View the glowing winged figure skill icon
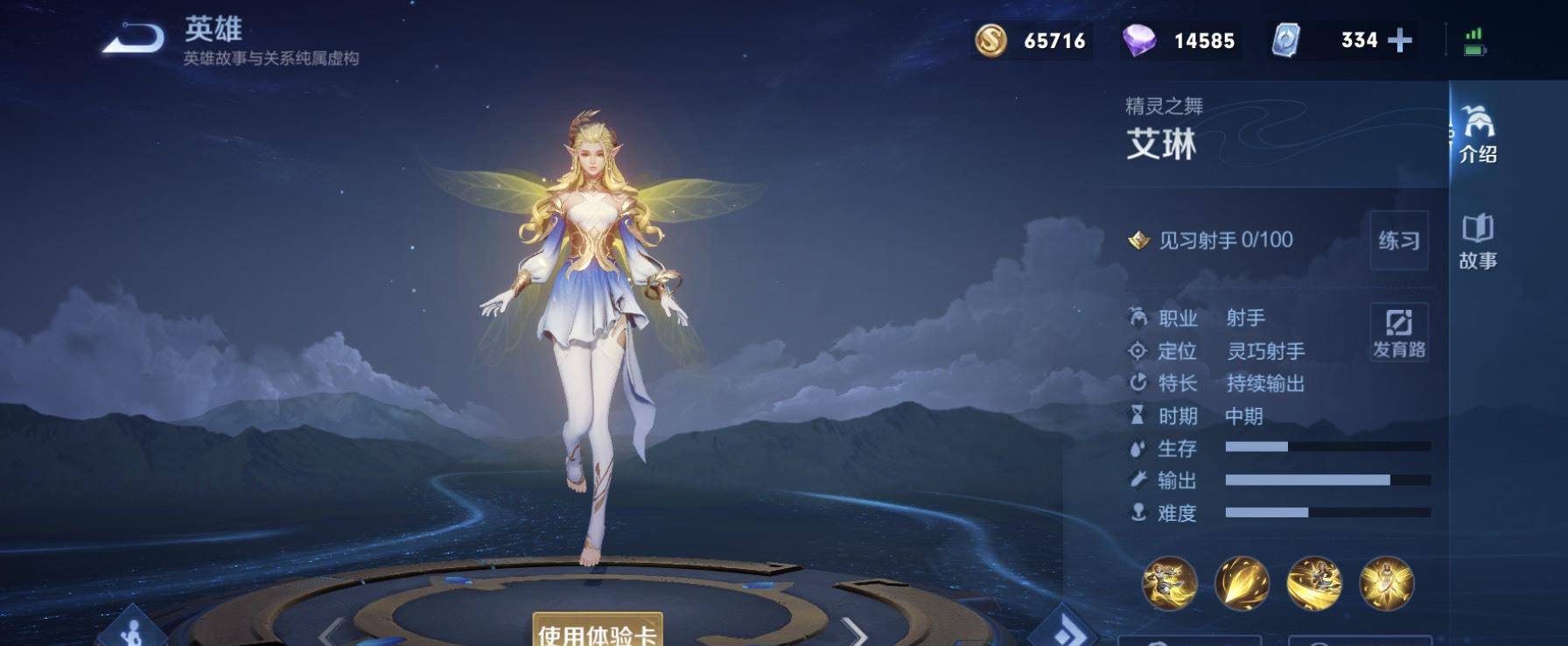The image size is (1568, 646). (1386, 583)
